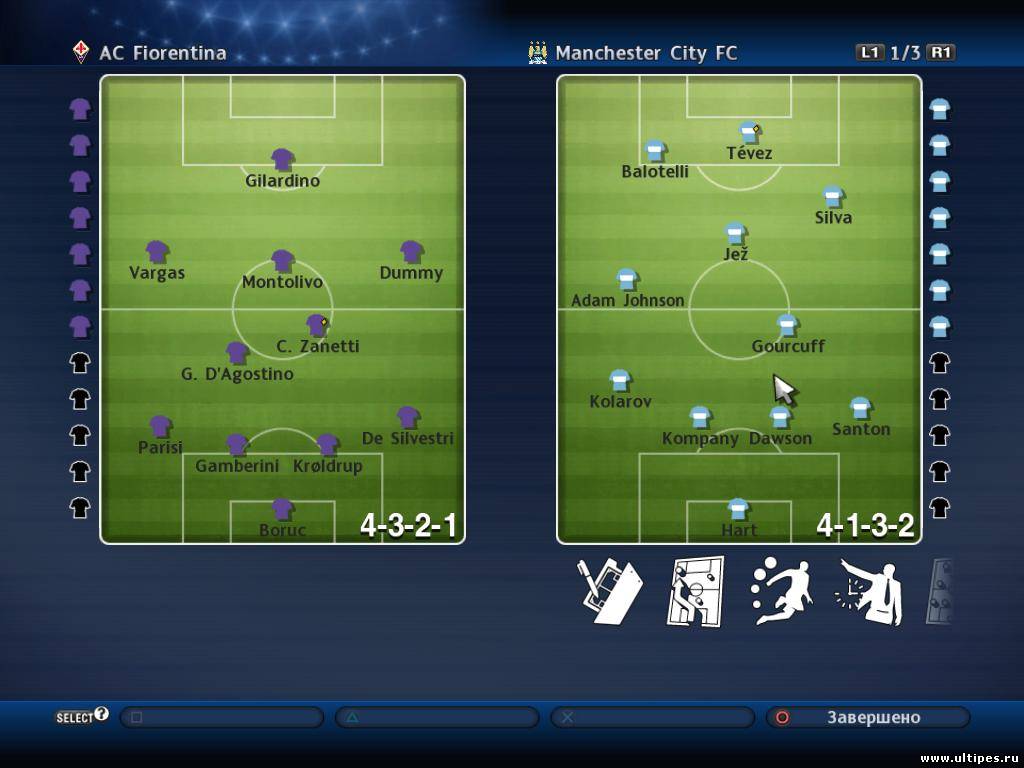Screen dimensions: 1024x768
Task: Select Gourcuff in defensive midfield
Action: pos(788,326)
